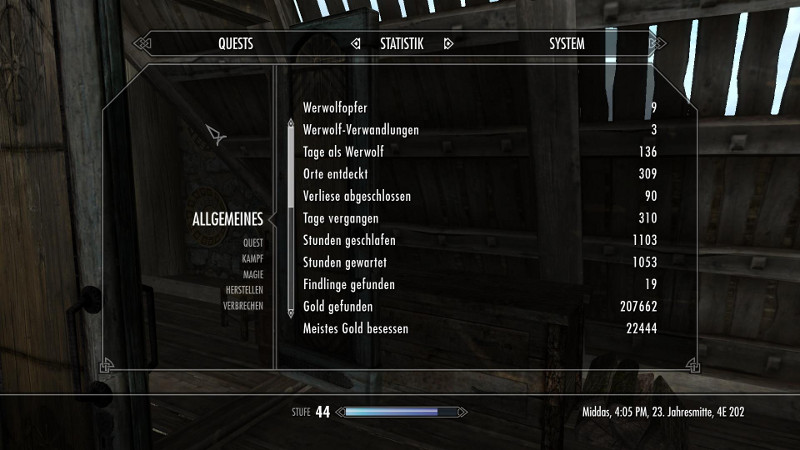Screen dimensions: 800x450
Task: Select the Meistes Gold besessen row
Action: (480, 328)
